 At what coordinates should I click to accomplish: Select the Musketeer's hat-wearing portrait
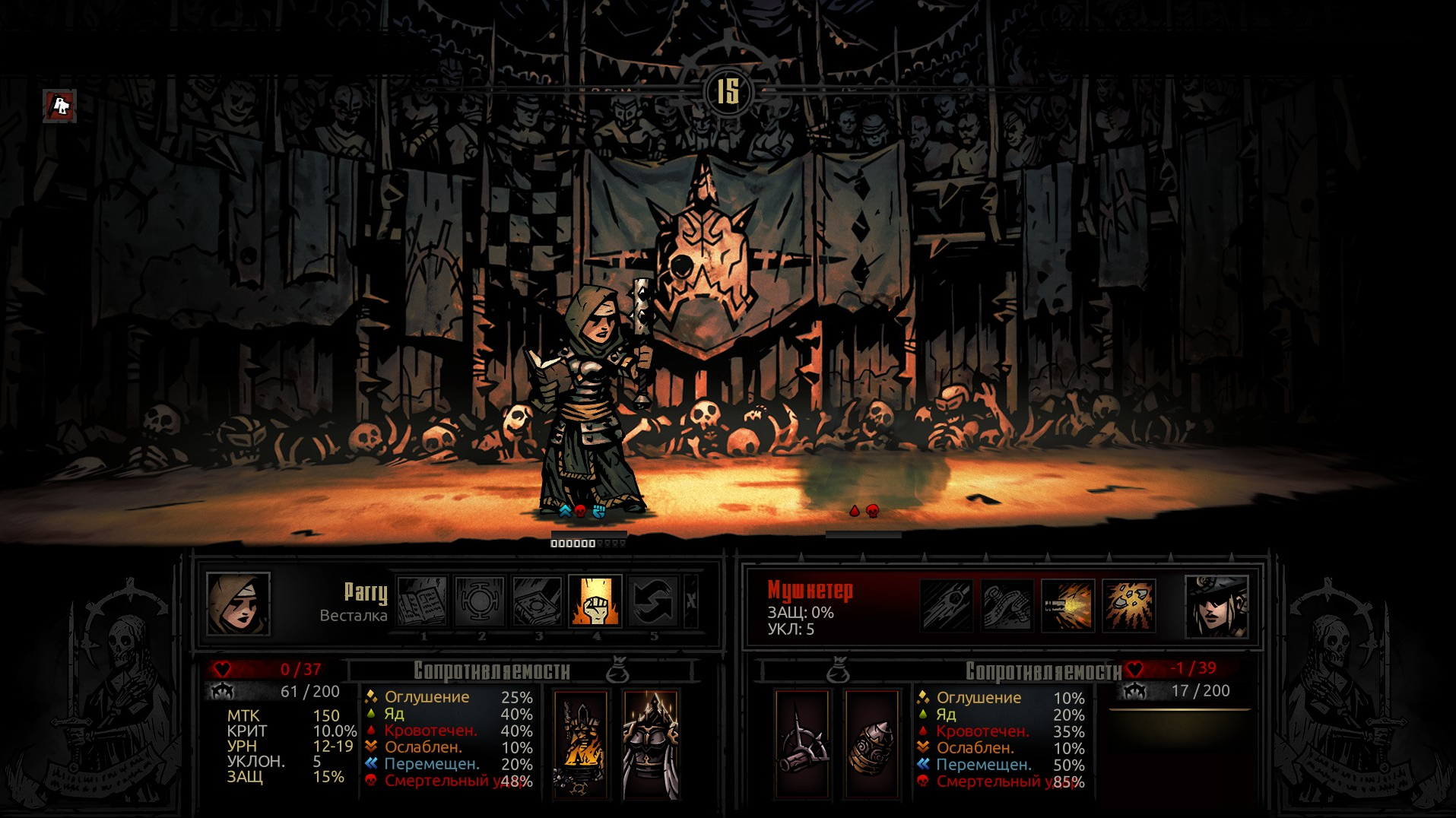click(1216, 605)
